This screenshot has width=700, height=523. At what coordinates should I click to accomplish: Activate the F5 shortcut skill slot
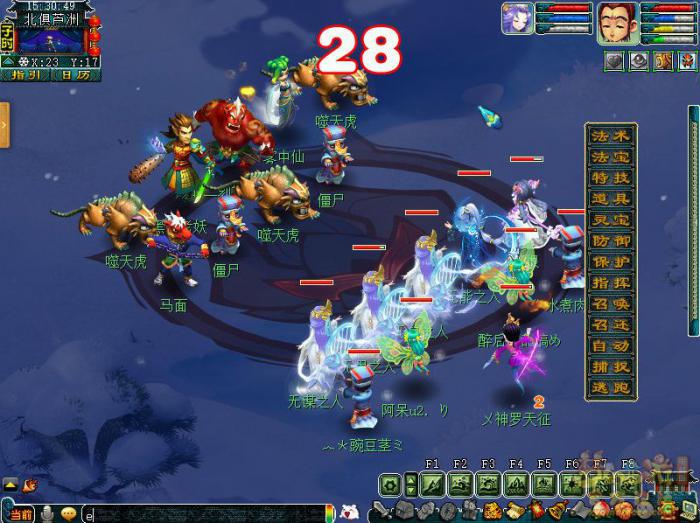[x=544, y=485]
